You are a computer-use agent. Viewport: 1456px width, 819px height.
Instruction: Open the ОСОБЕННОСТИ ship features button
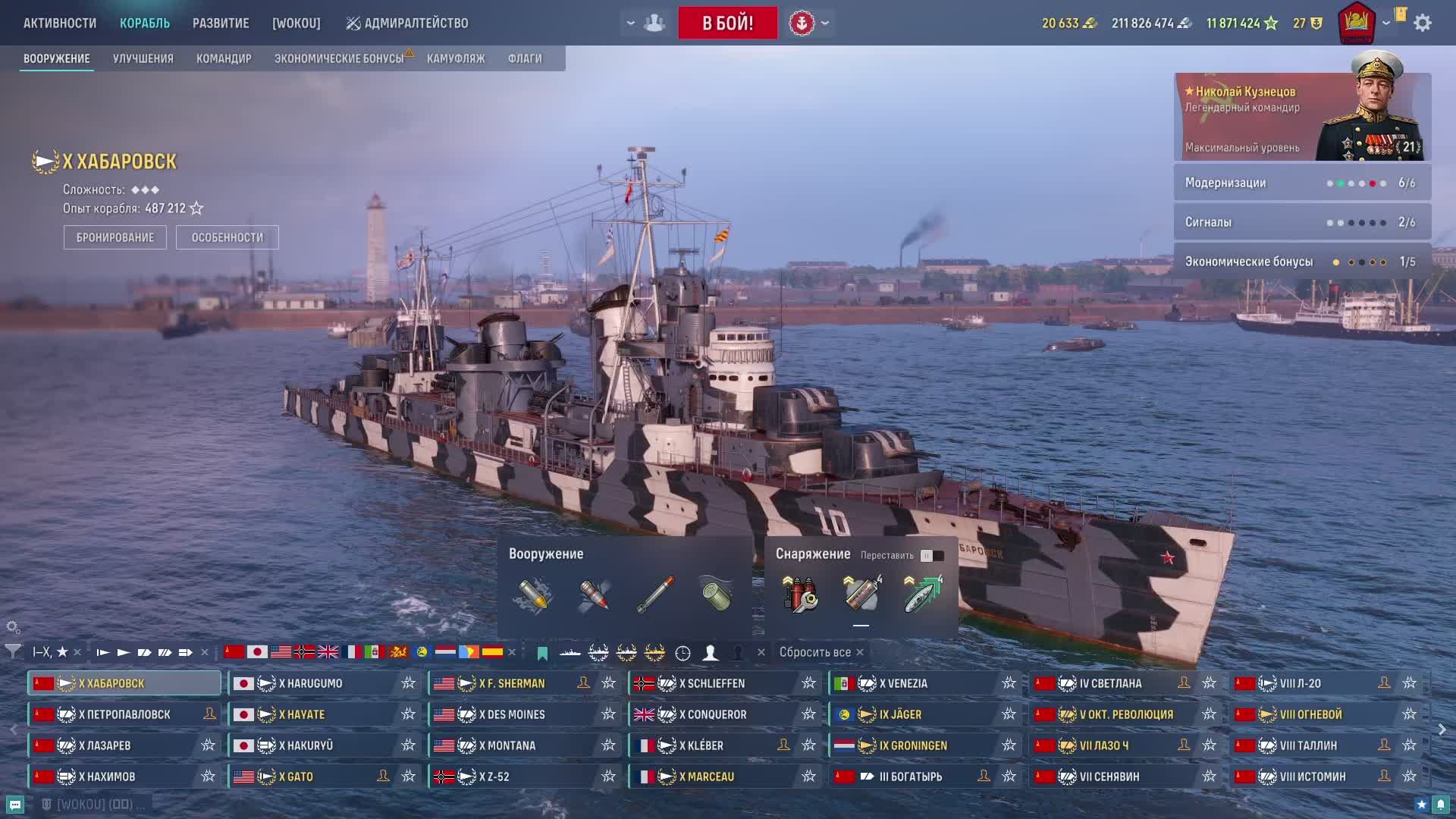pyautogui.click(x=227, y=237)
